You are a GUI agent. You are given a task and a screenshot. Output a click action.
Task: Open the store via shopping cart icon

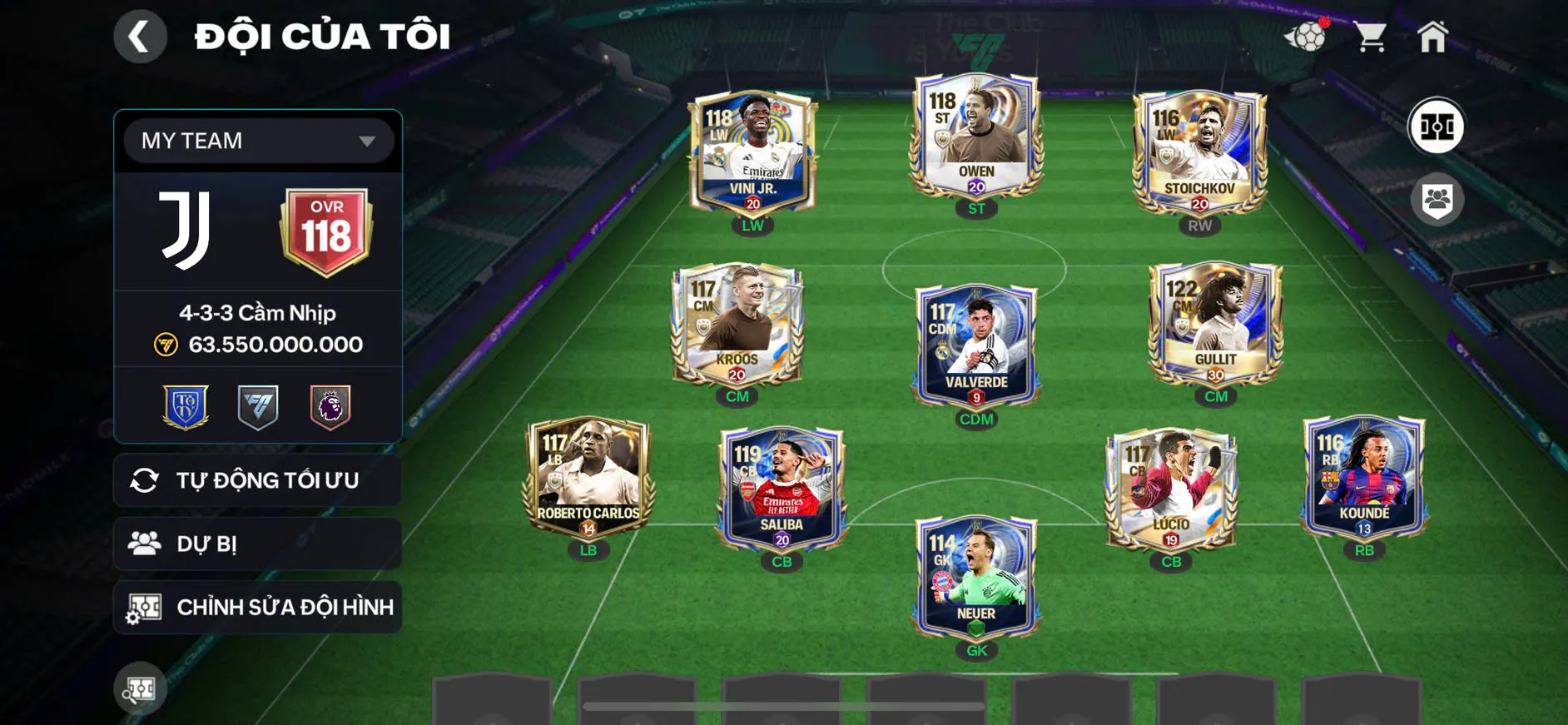[1372, 35]
